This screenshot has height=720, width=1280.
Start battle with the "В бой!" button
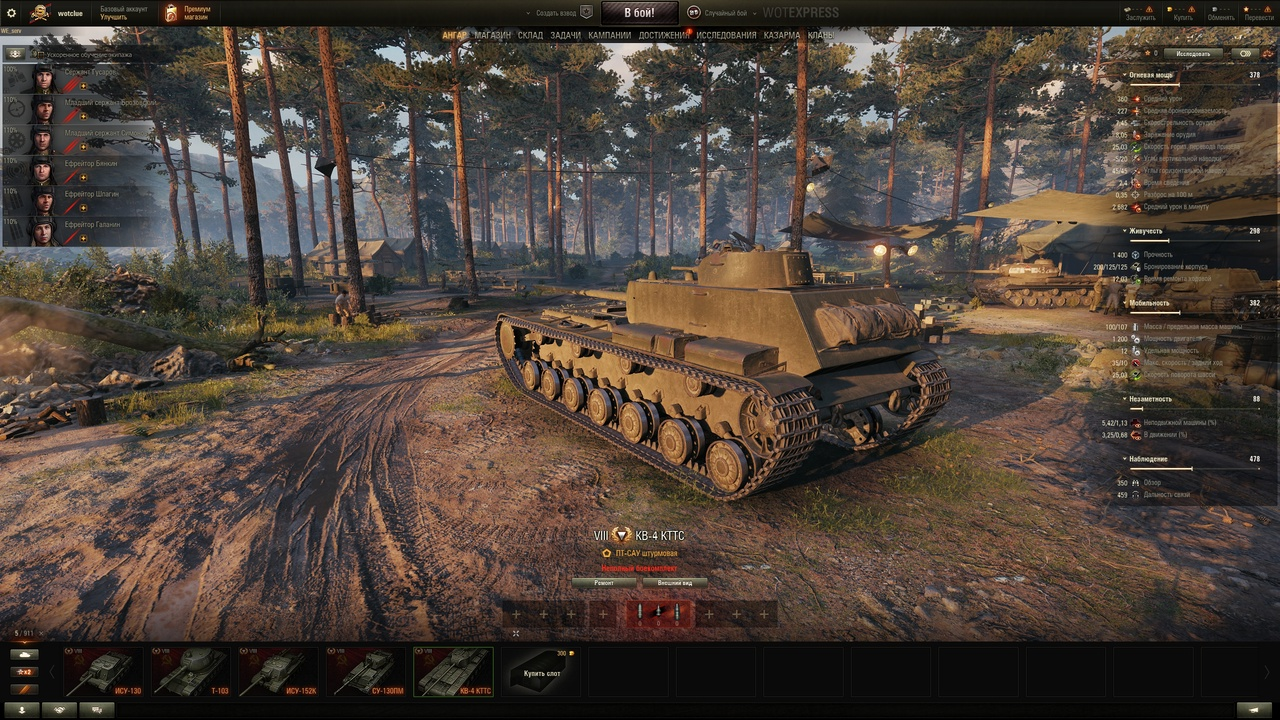[639, 13]
